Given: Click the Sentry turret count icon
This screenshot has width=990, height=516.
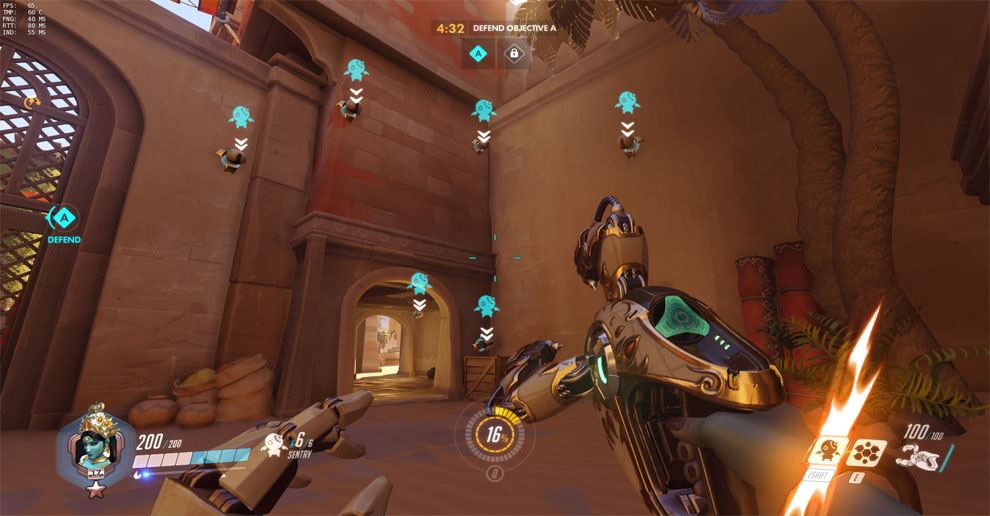Looking at the screenshot, I should click(x=272, y=443).
